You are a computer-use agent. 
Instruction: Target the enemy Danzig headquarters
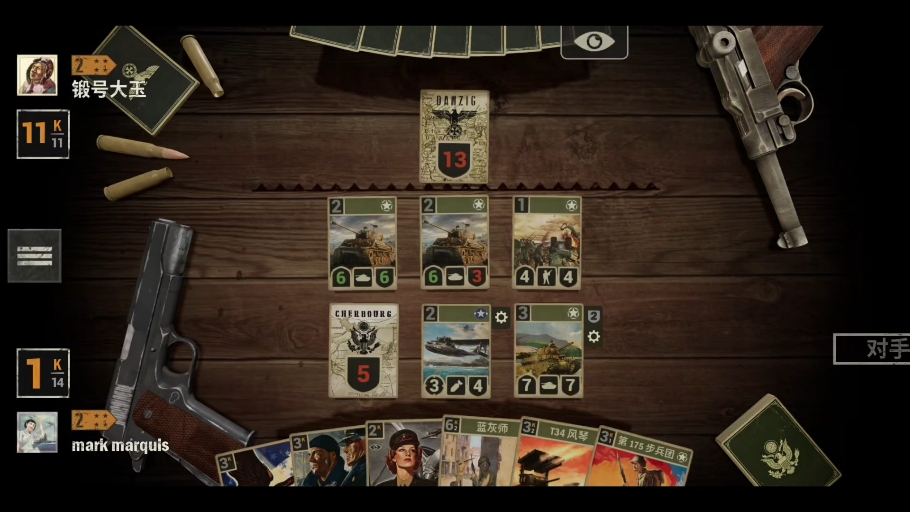pyautogui.click(x=455, y=135)
